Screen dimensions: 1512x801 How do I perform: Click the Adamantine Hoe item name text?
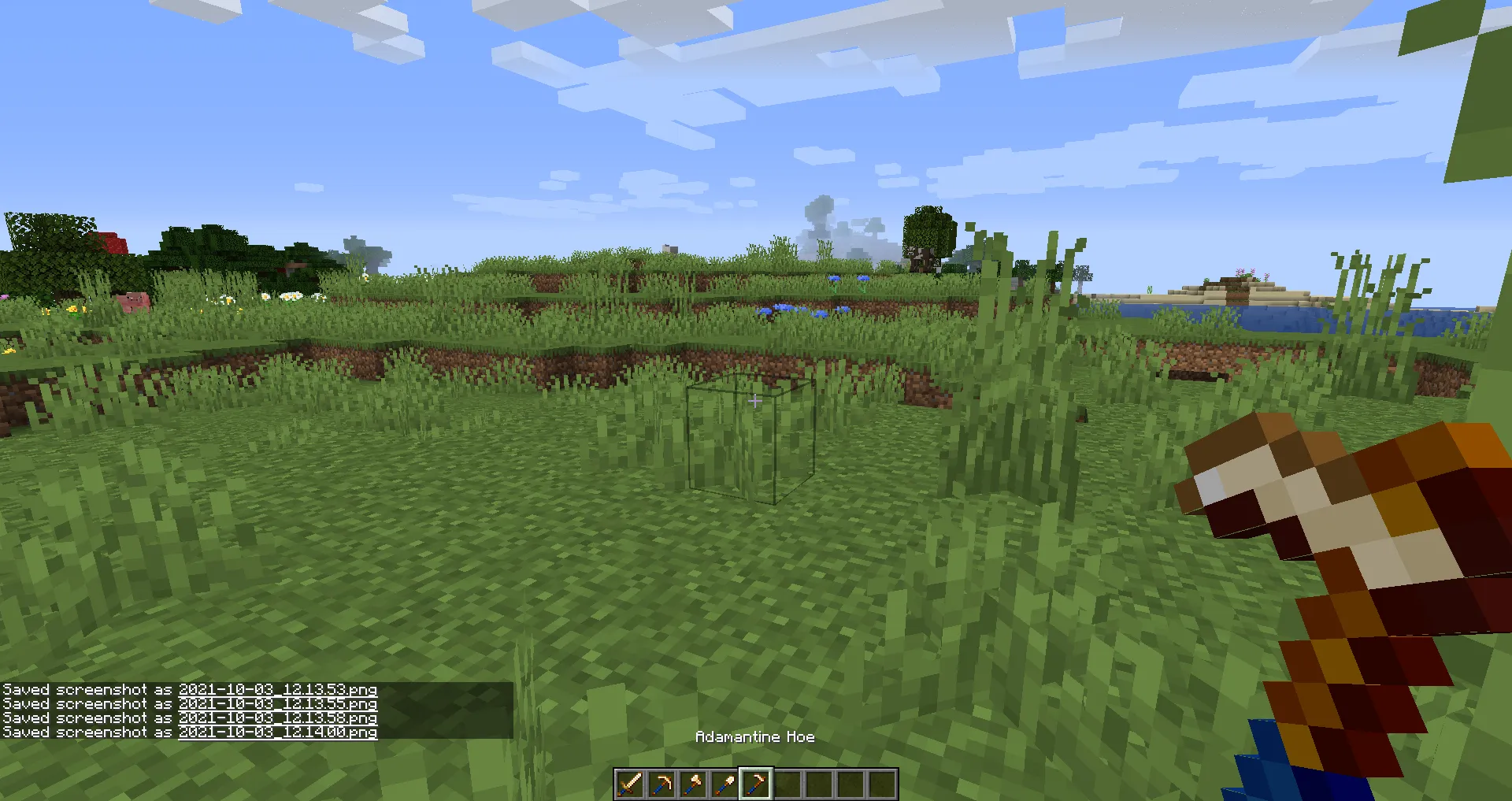[x=755, y=737]
